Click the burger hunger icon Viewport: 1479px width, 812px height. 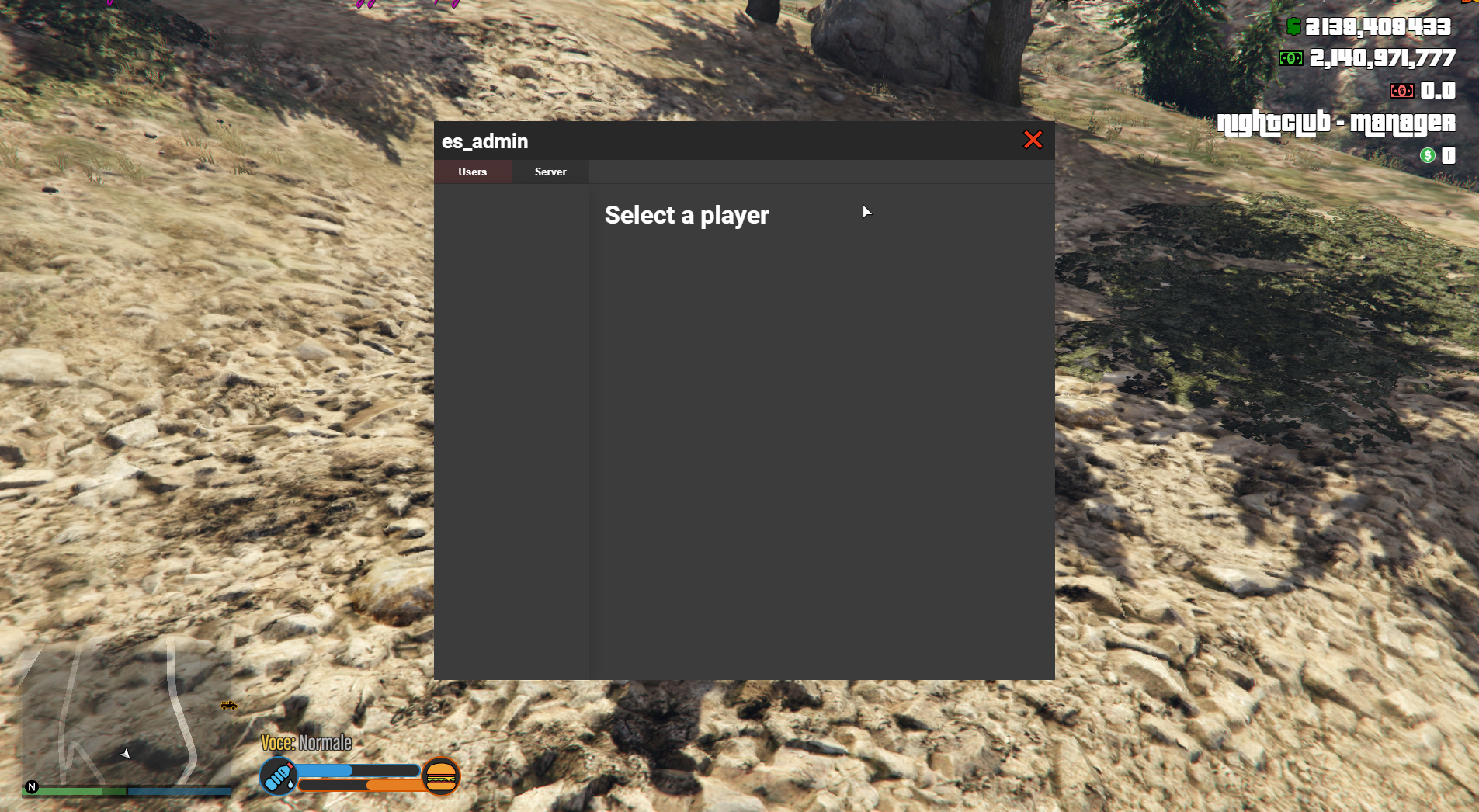[x=441, y=777]
